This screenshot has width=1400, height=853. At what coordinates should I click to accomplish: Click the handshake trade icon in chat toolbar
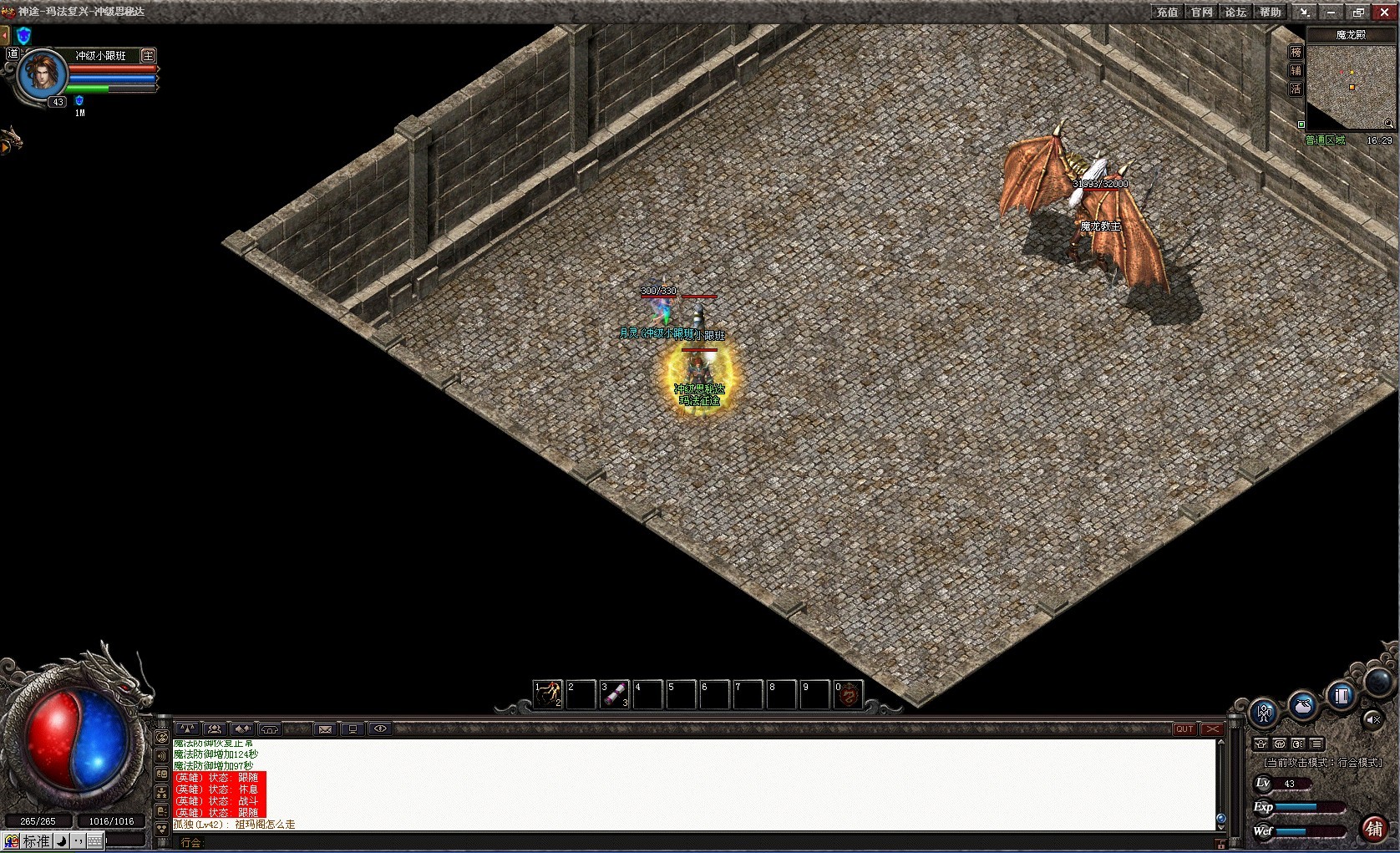click(x=241, y=729)
